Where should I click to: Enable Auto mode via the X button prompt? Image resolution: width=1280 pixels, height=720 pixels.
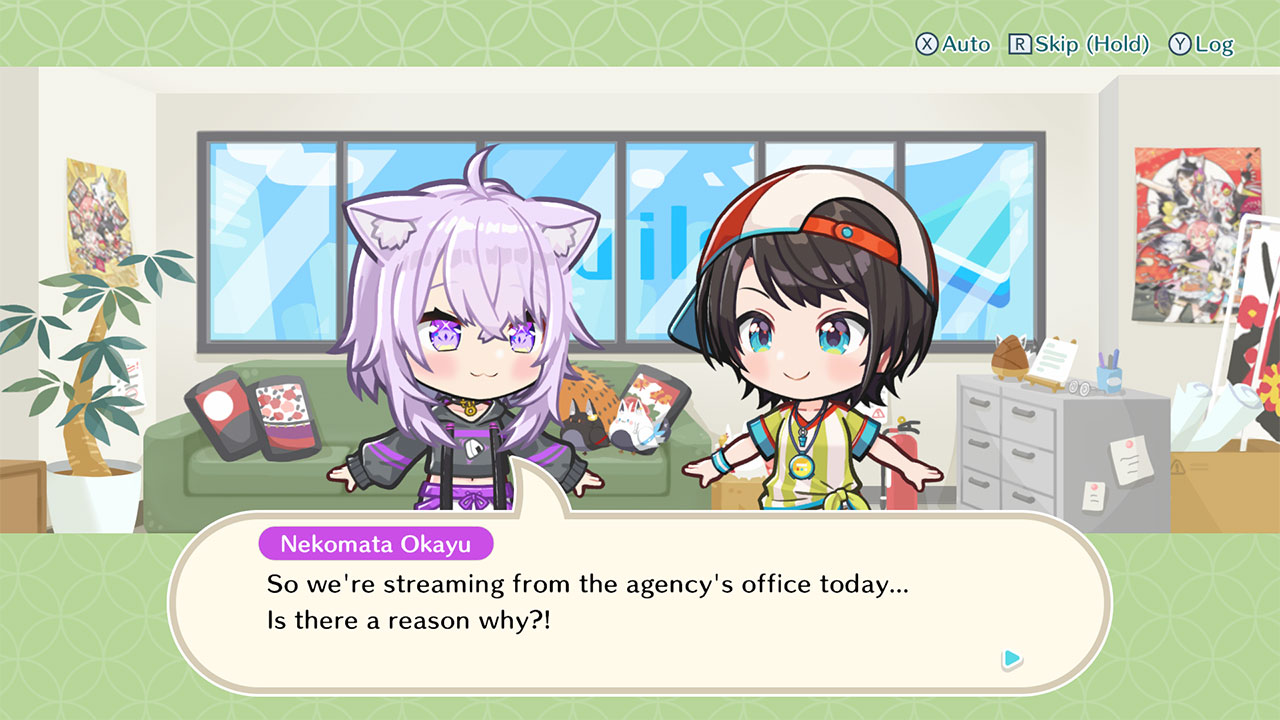click(x=955, y=44)
